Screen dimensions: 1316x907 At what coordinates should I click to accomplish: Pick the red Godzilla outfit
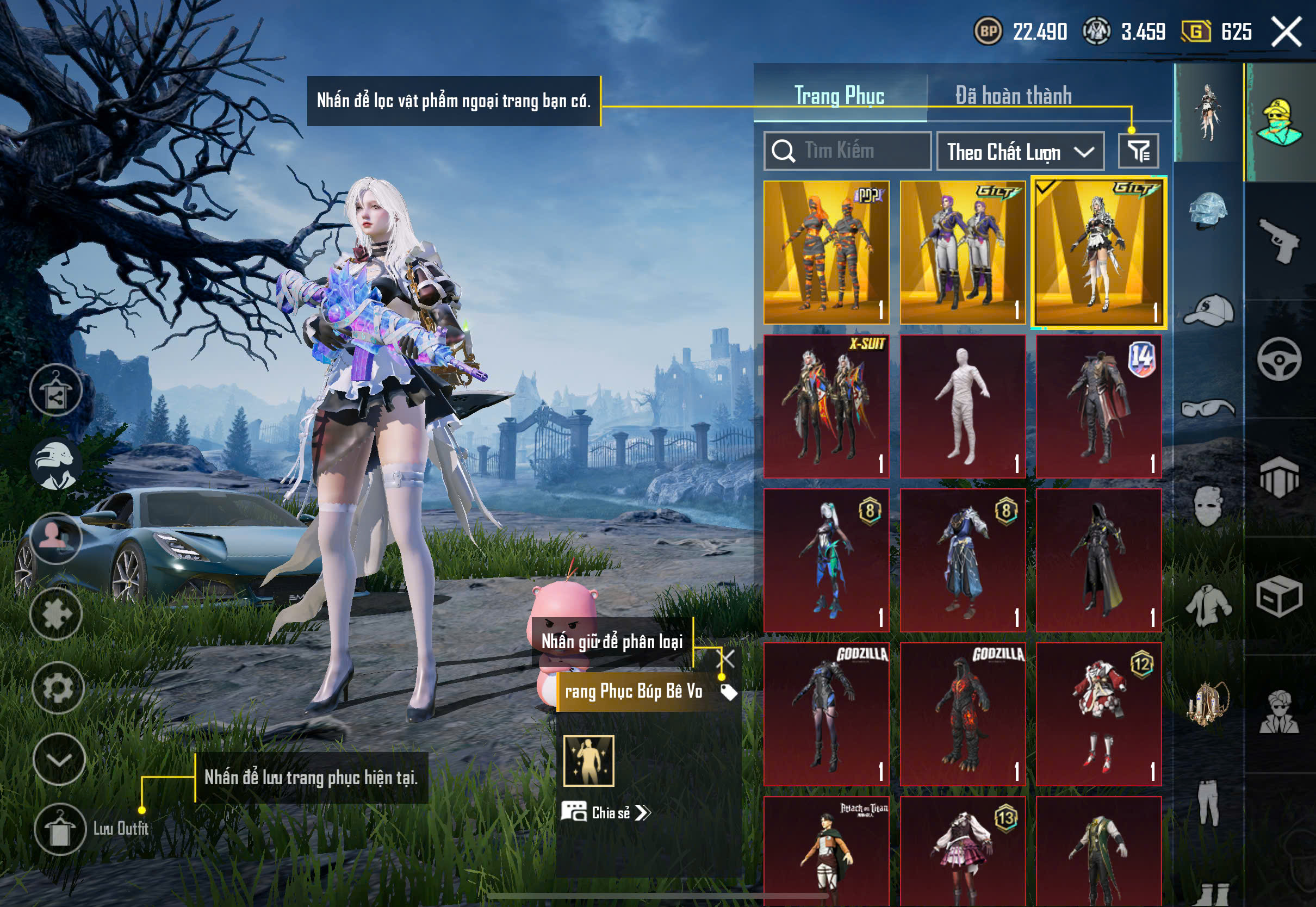coord(963,714)
